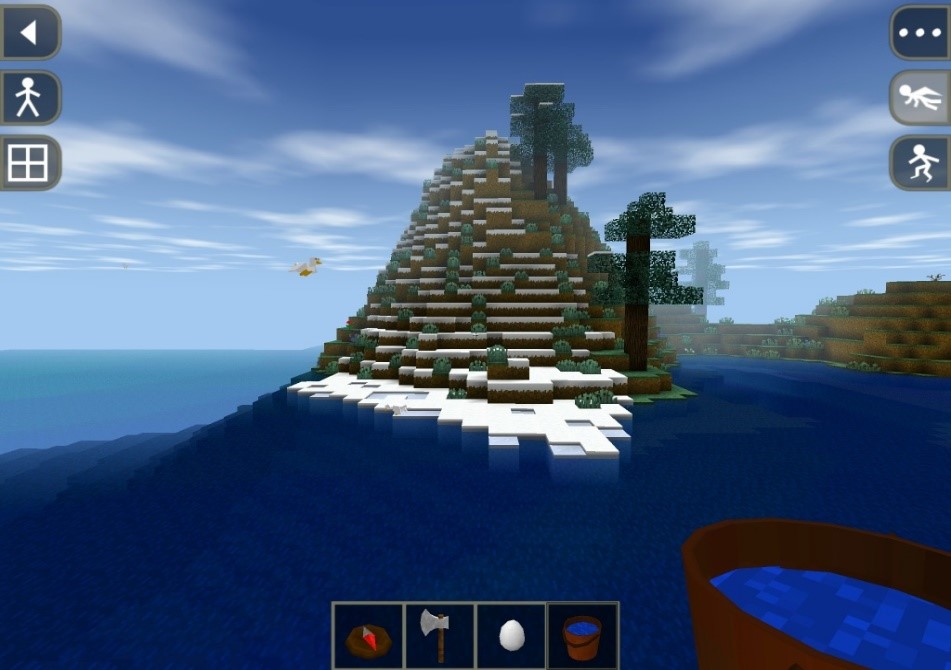Open the stick figure character screen
The image size is (951, 670).
point(29,98)
